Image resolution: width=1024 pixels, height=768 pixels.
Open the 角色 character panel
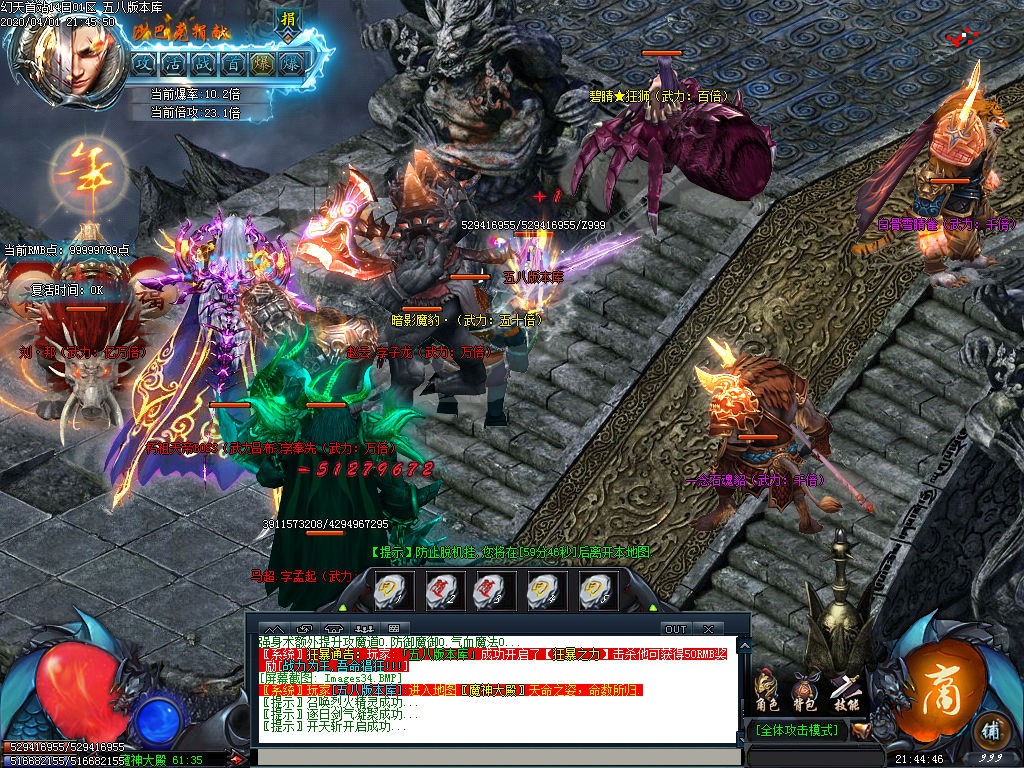[x=766, y=688]
